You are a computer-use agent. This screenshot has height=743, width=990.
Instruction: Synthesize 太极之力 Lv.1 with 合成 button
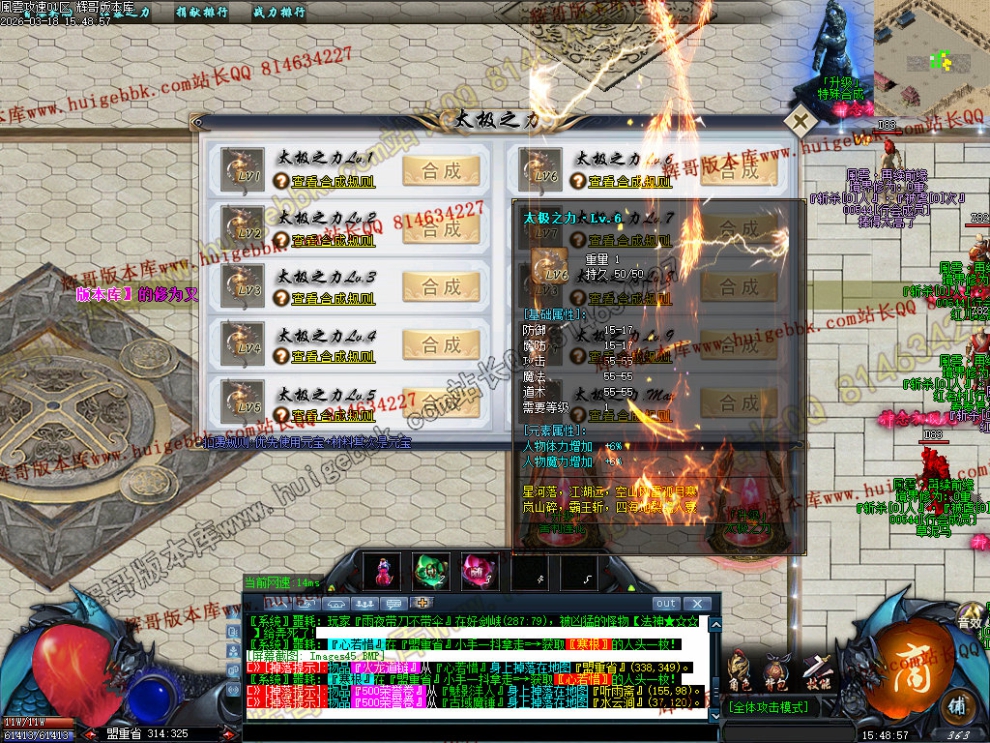[x=441, y=171]
